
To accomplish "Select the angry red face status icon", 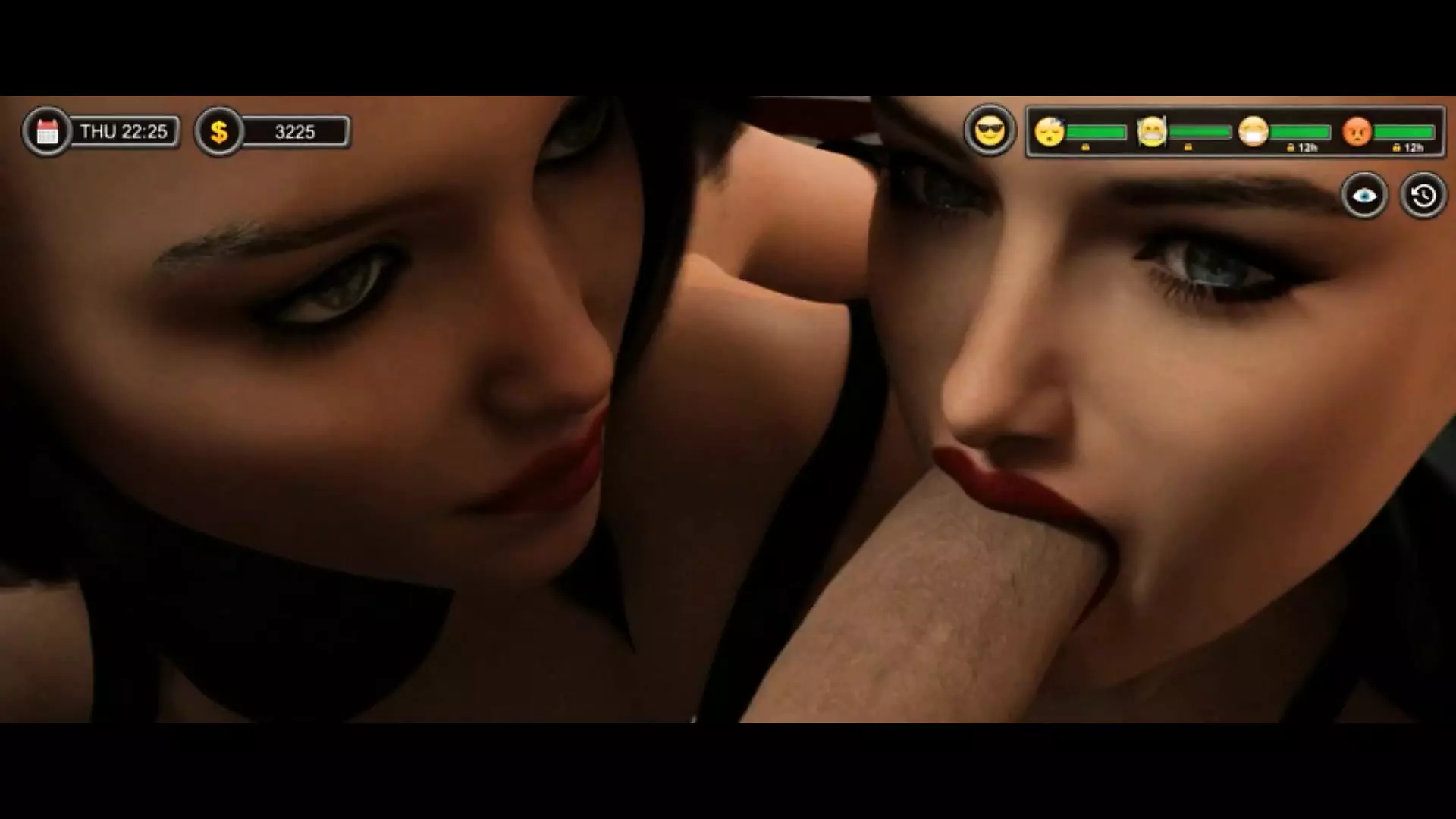I will (x=1357, y=132).
